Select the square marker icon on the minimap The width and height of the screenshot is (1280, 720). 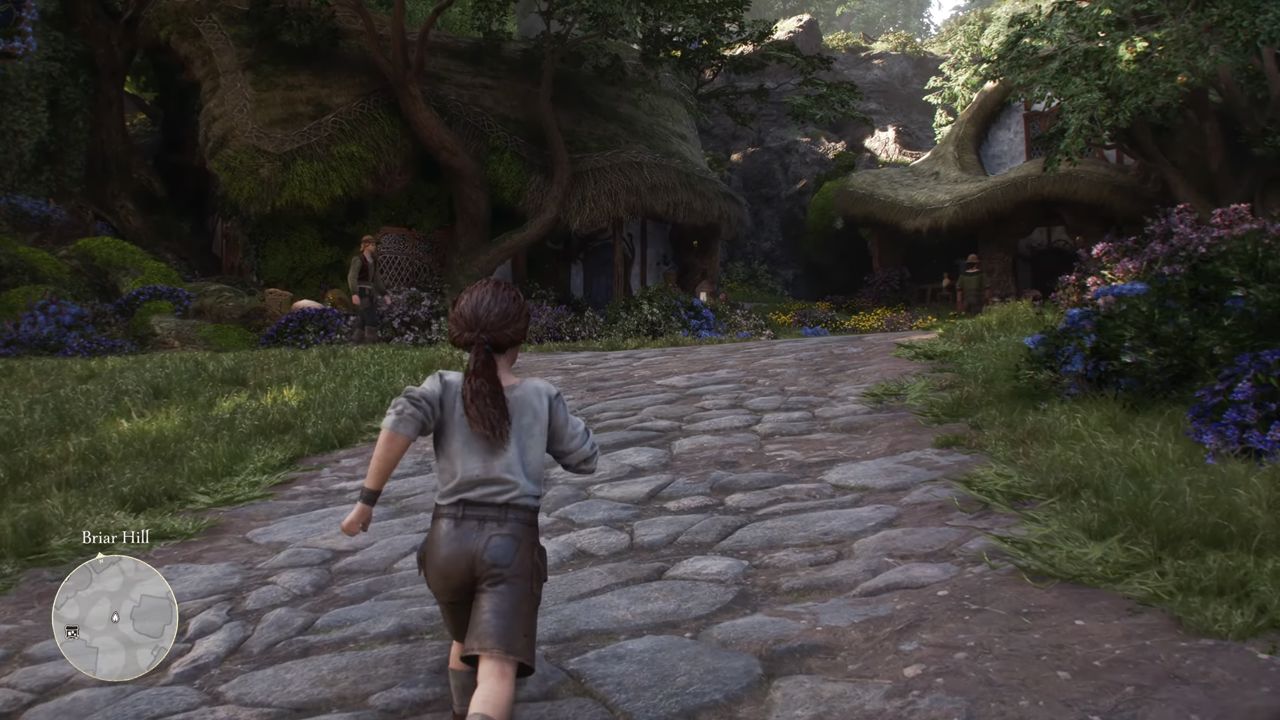(x=71, y=631)
